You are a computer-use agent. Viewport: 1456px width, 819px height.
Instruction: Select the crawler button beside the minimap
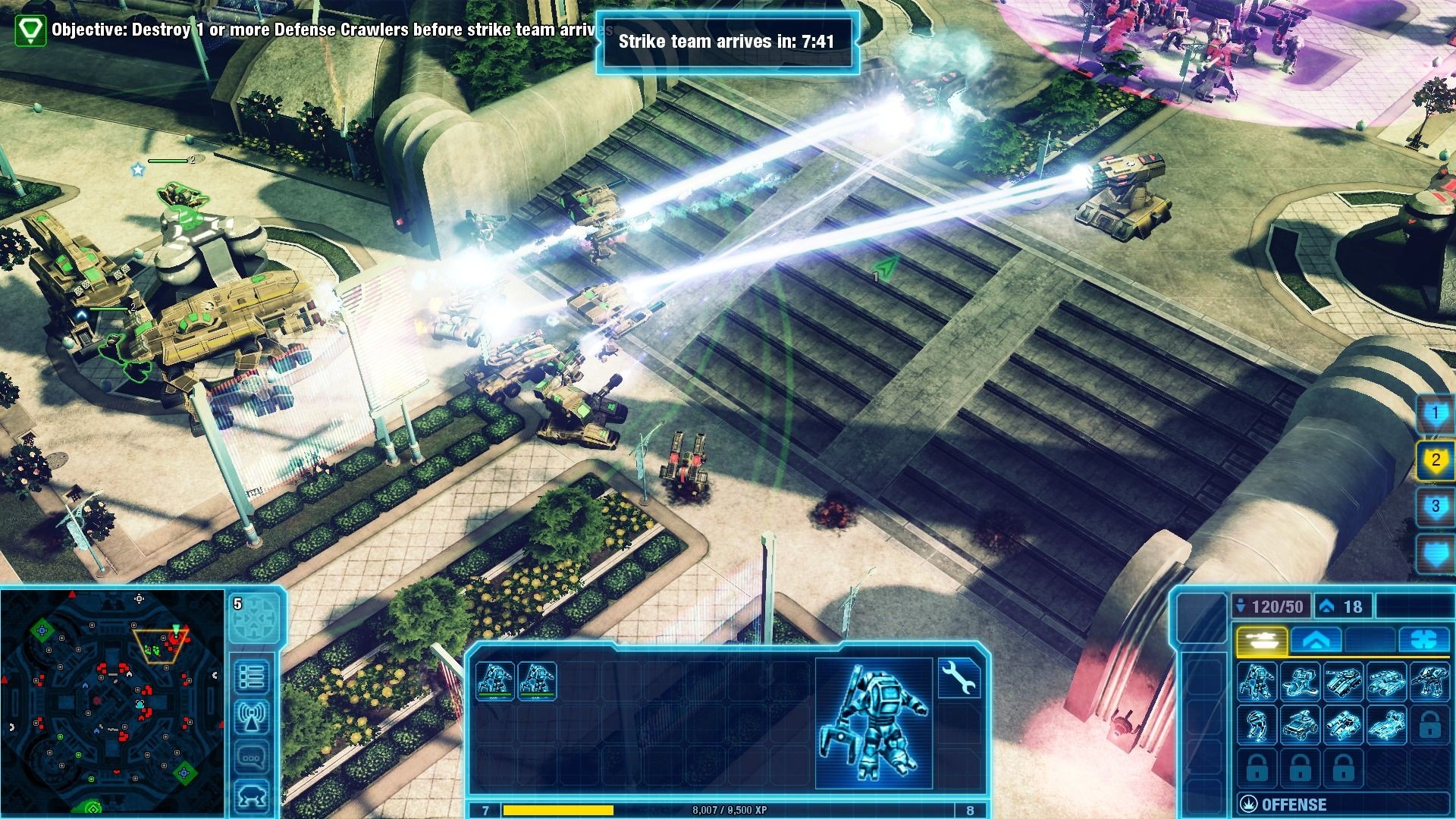pyautogui.click(x=252, y=797)
